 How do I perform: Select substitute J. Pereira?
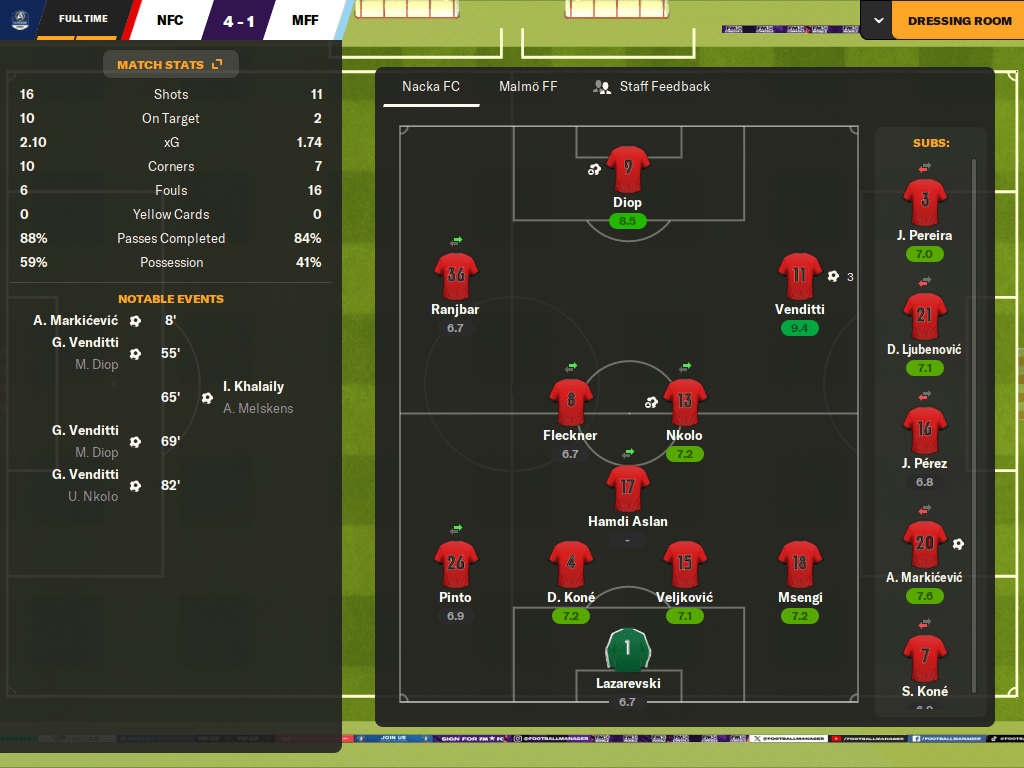[924, 202]
